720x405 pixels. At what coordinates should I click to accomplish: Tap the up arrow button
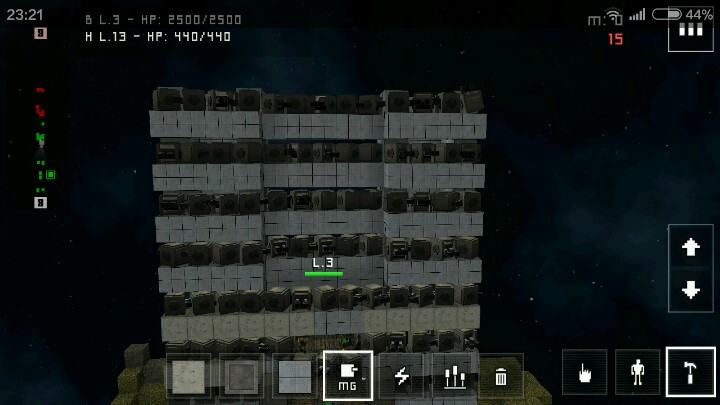691,248
